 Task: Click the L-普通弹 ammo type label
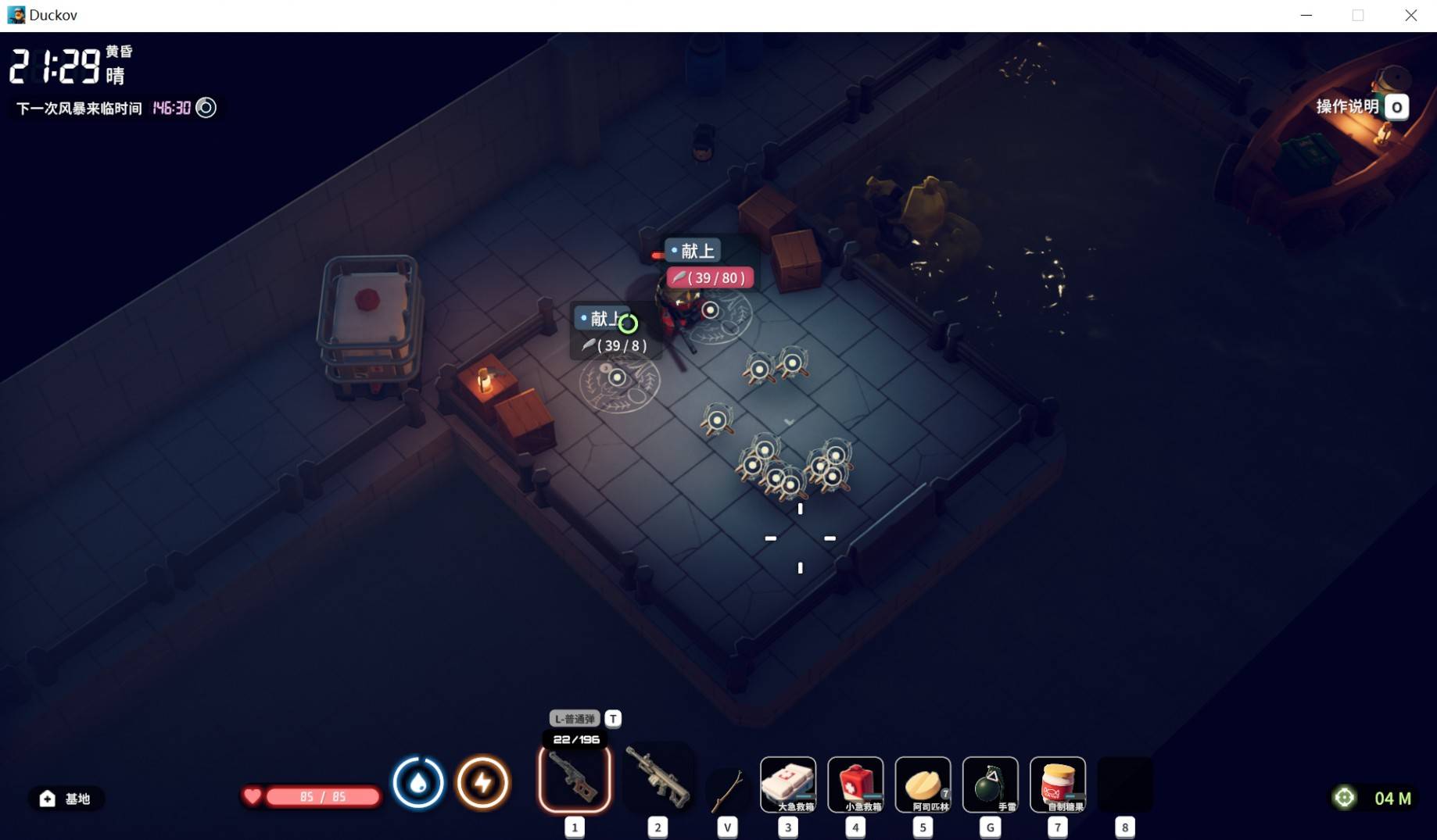tap(575, 719)
